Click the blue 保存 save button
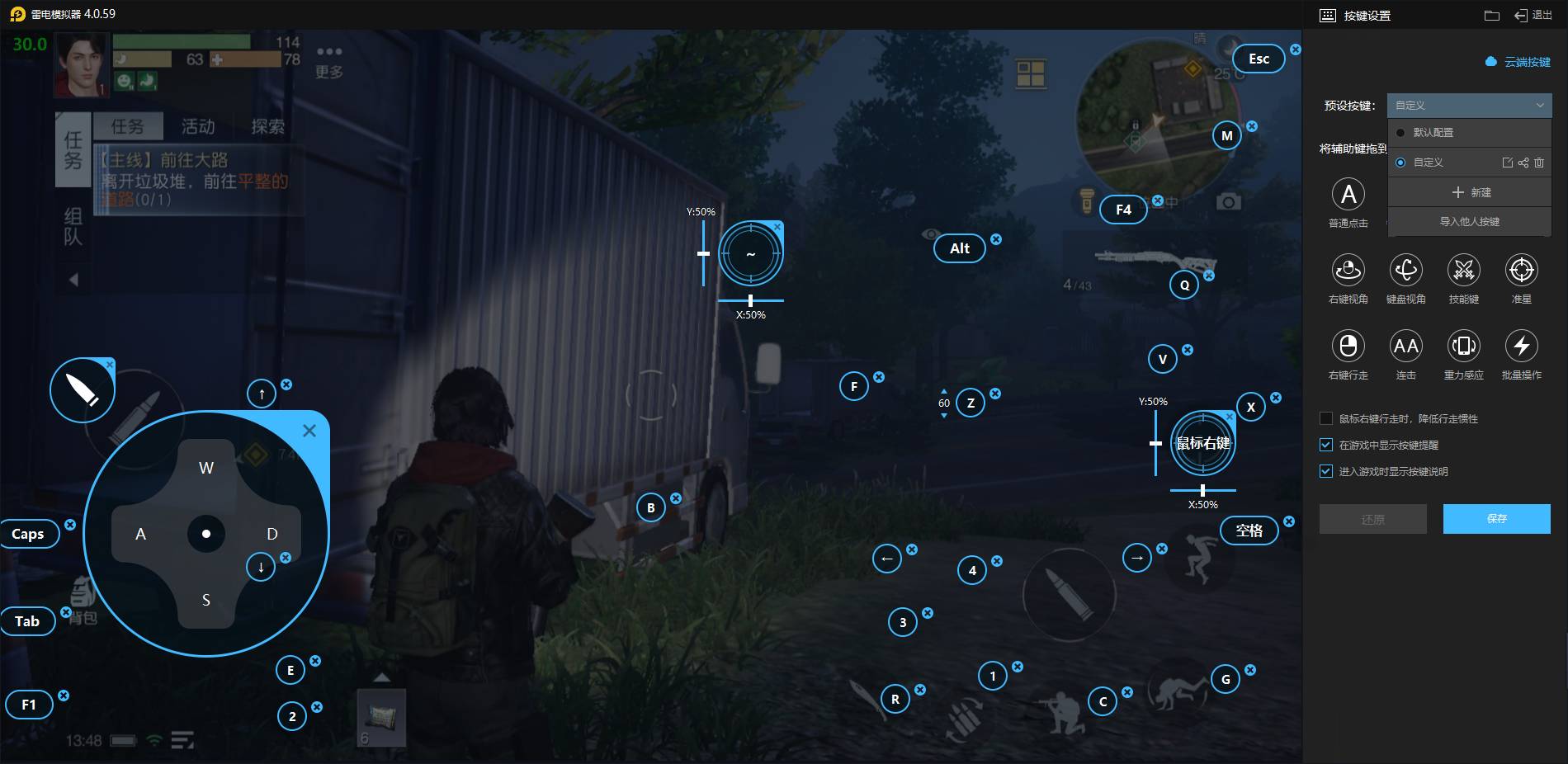The height and width of the screenshot is (764, 1568). 1496,519
